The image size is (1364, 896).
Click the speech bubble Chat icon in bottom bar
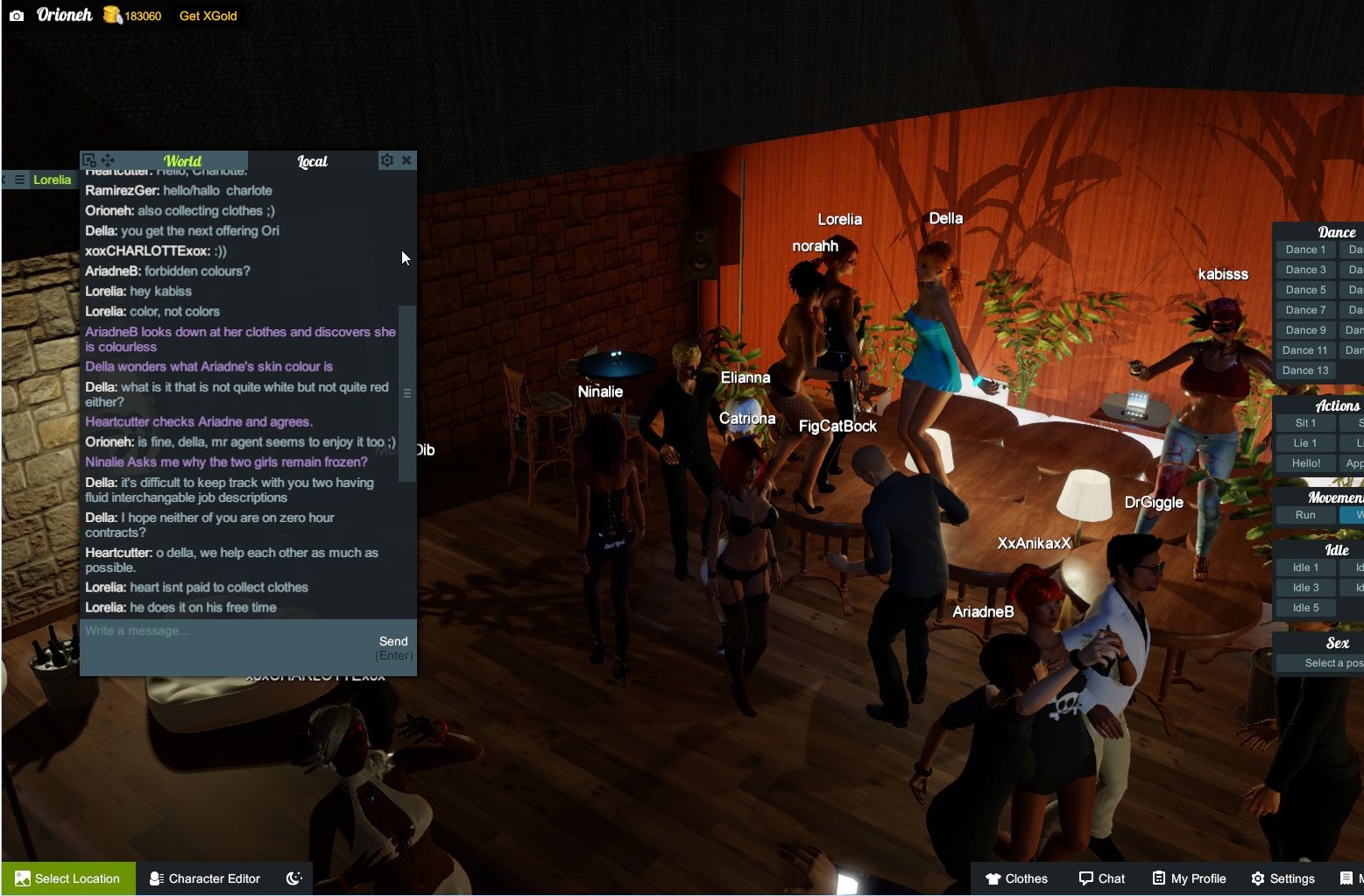click(1084, 878)
